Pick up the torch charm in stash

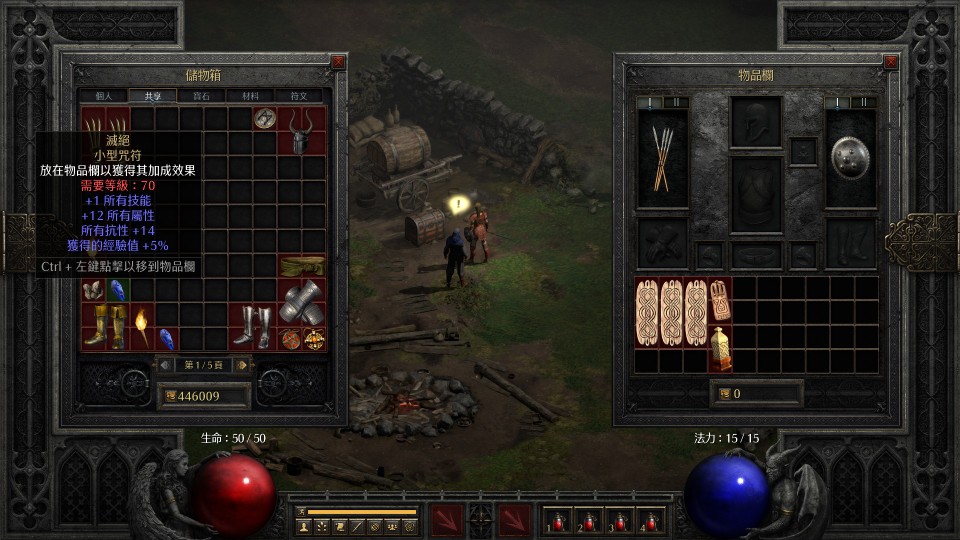(x=142, y=327)
